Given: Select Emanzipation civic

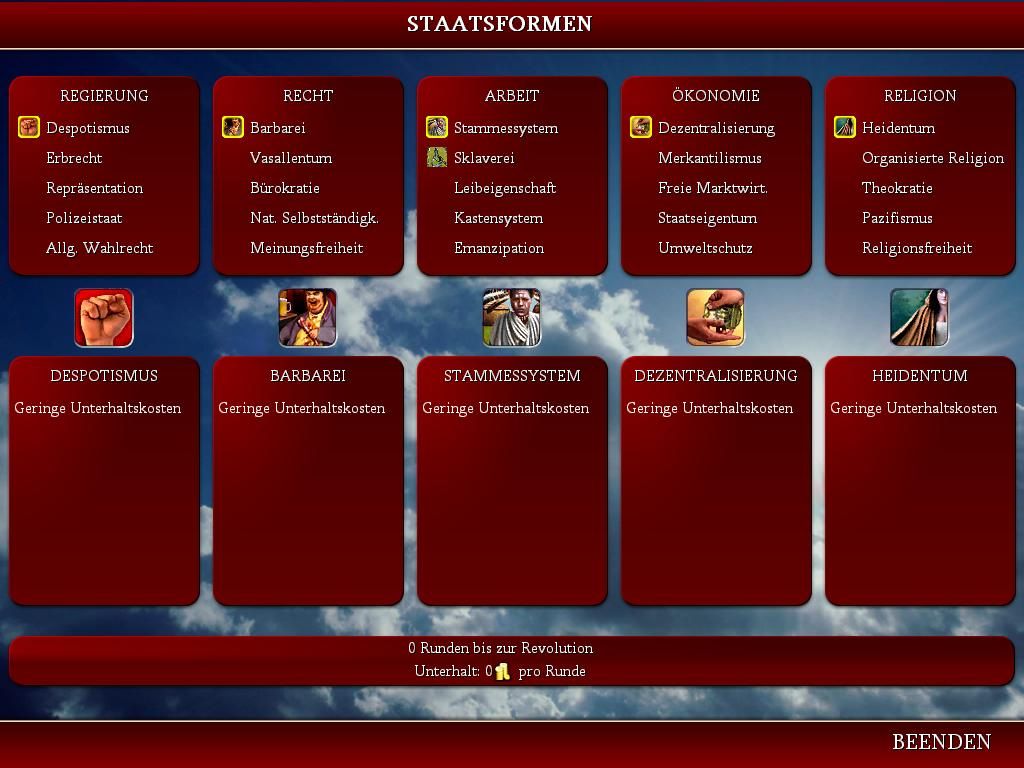Looking at the screenshot, I should [499, 248].
